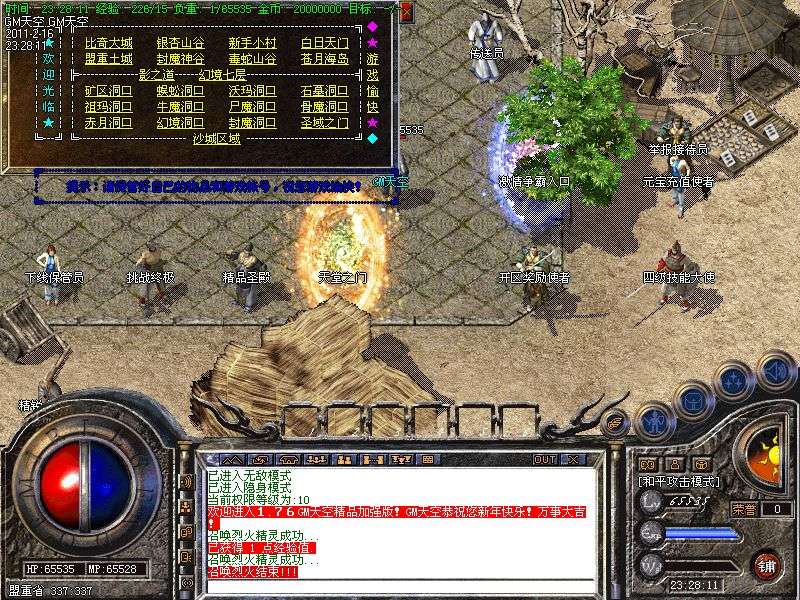Open the 矿区洞口 destination
Screen dimensions: 800x600
(108, 91)
